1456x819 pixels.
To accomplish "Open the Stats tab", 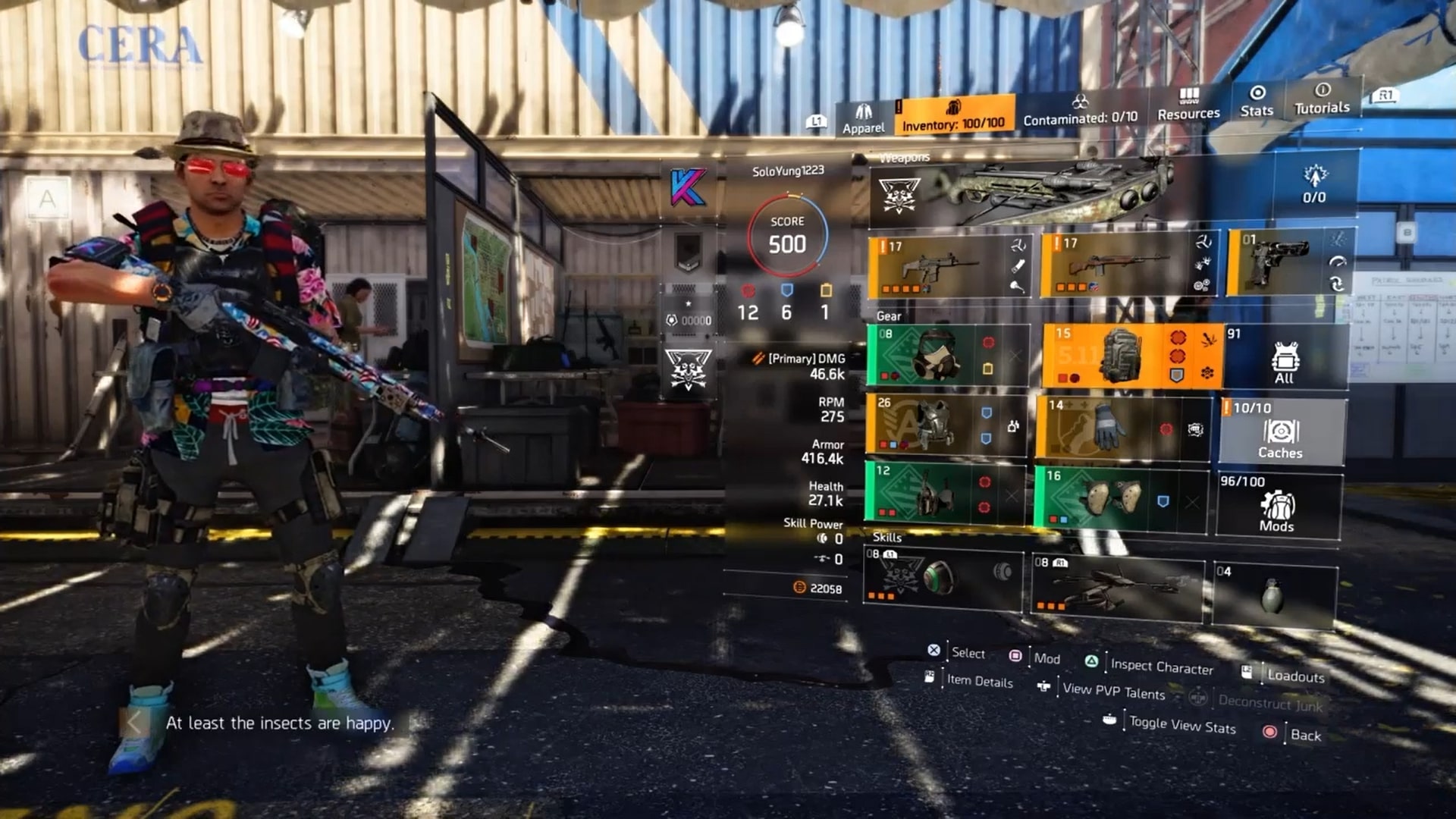I will [x=1256, y=106].
